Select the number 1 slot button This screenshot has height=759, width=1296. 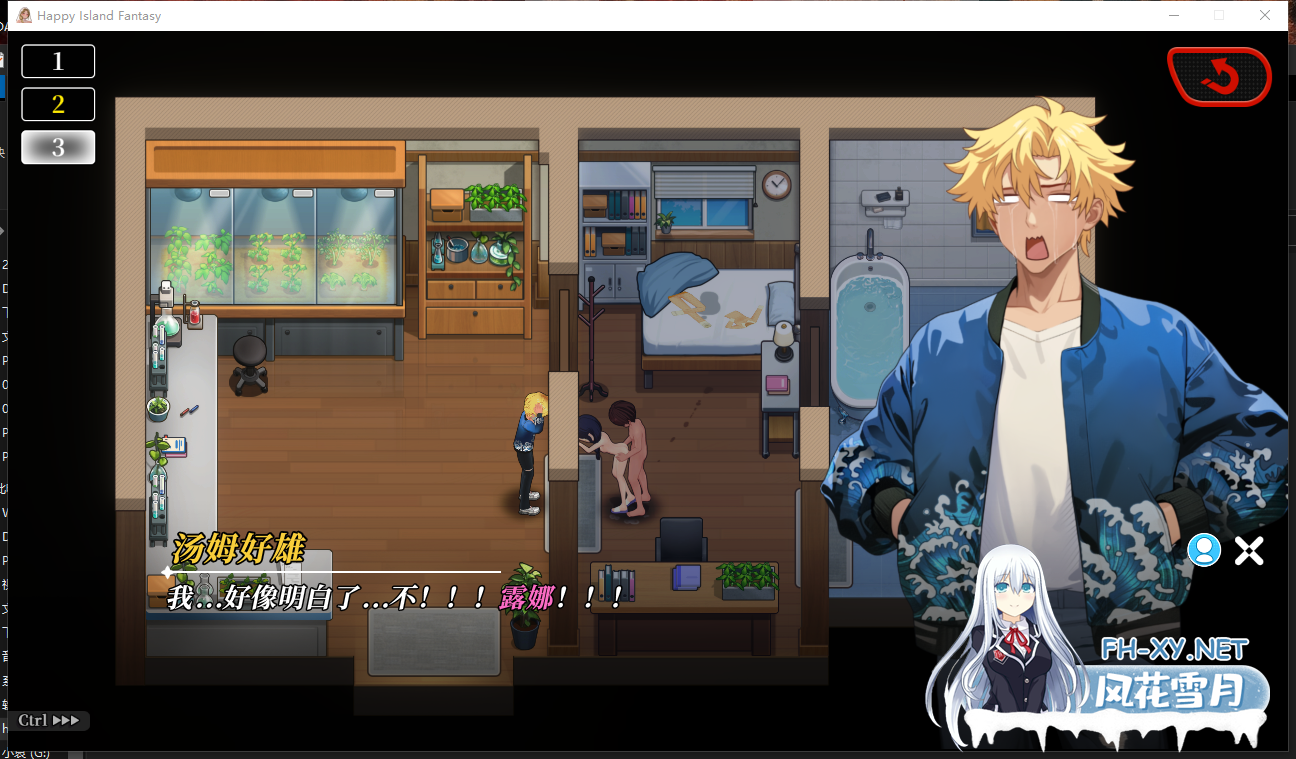57,61
